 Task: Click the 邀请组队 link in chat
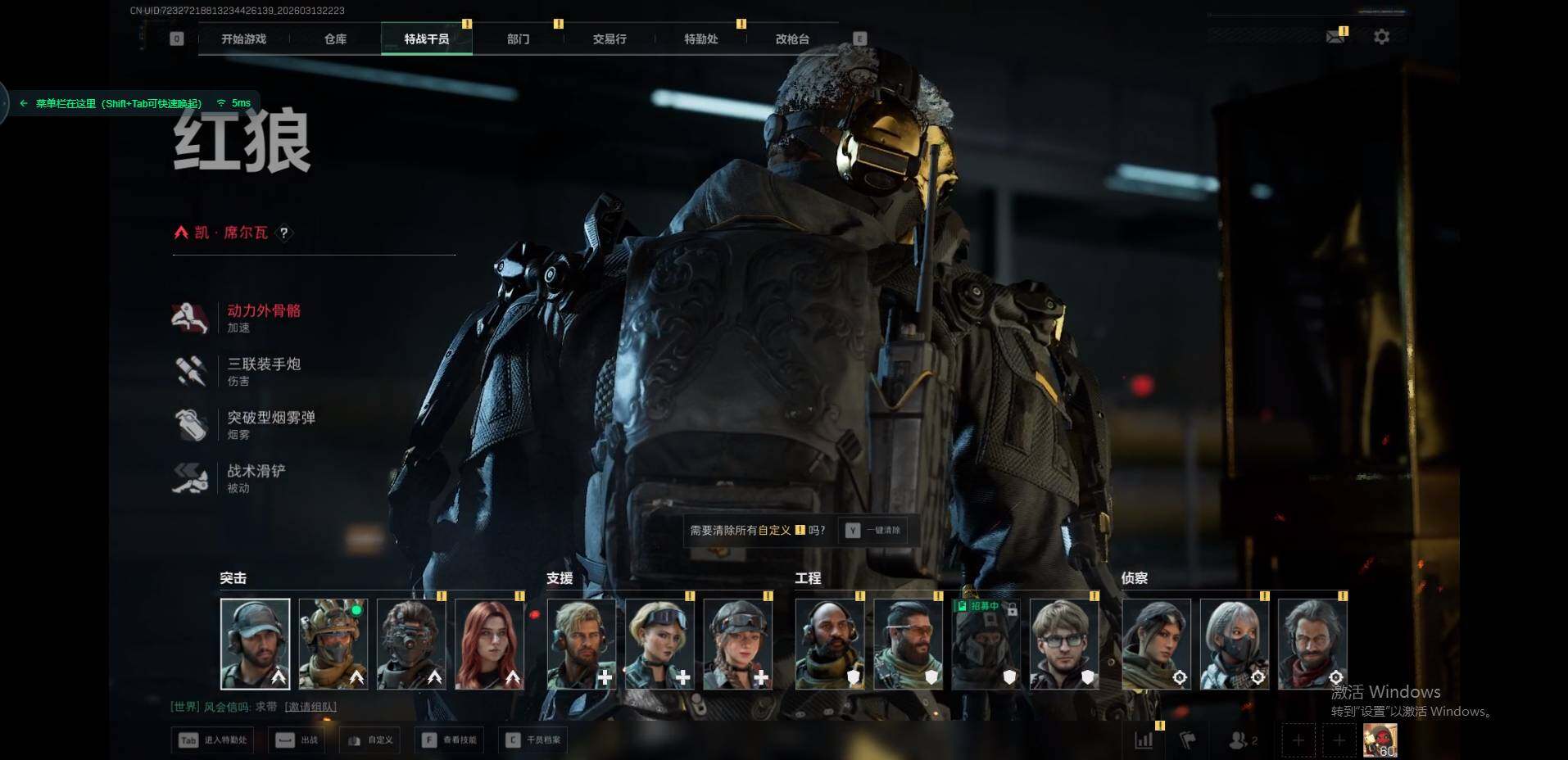pyautogui.click(x=310, y=707)
